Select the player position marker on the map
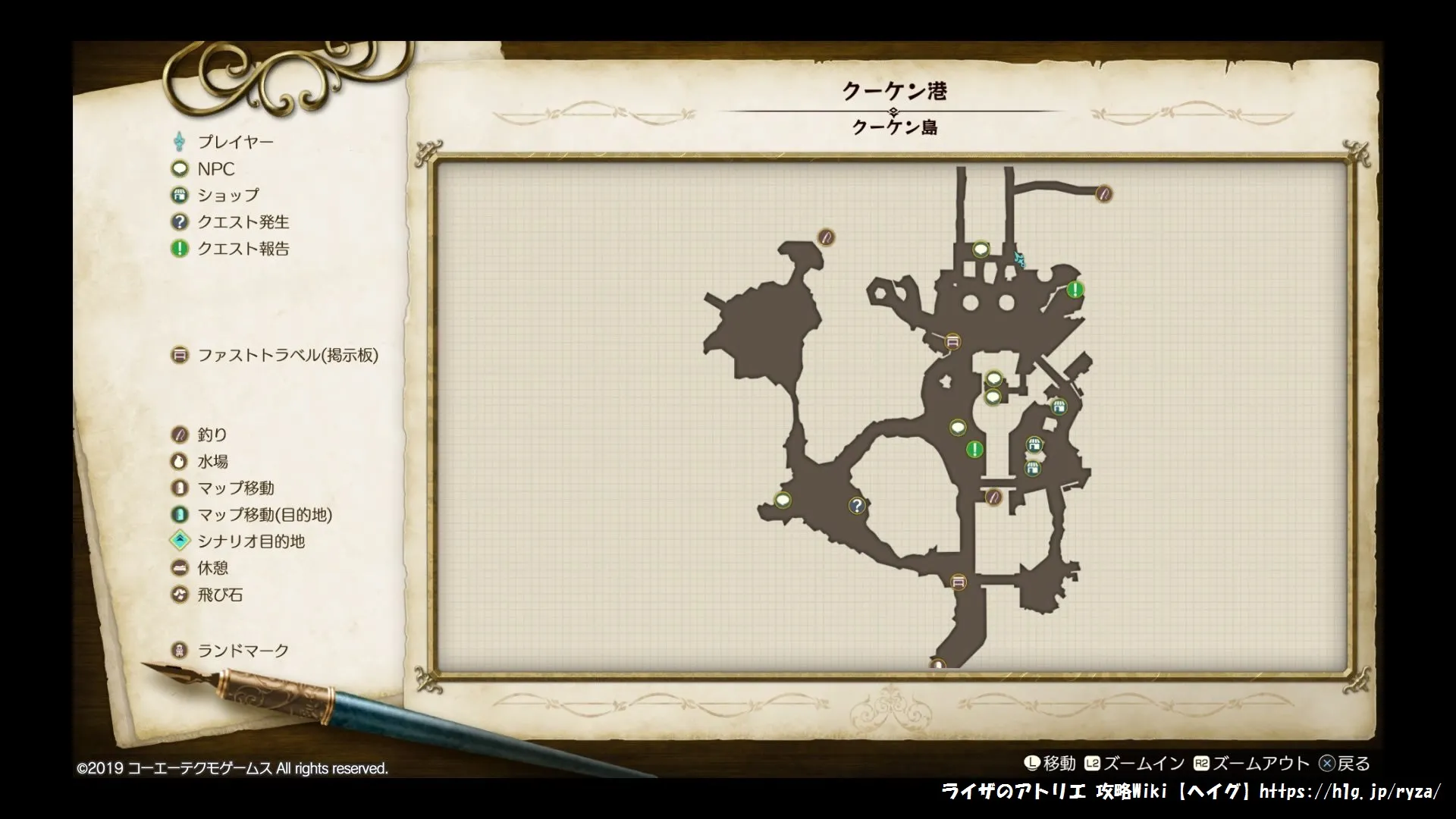Viewport: 1456px width, 819px height. click(x=1019, y=259)
